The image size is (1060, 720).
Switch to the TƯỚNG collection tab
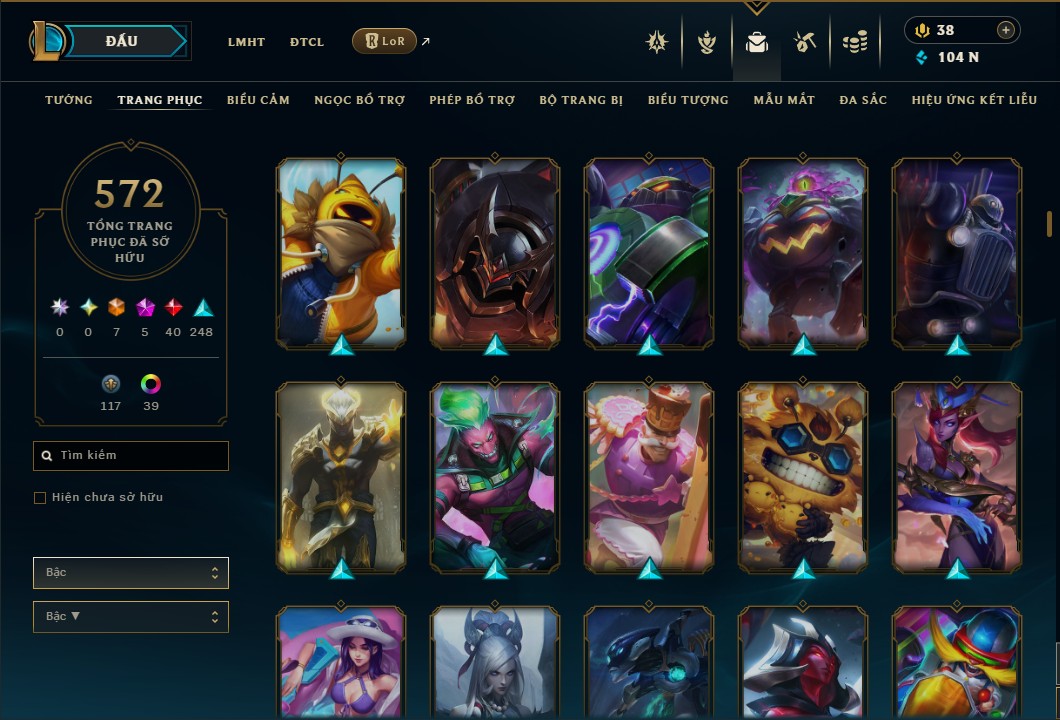pyautogui.click(x=69, y=100)
